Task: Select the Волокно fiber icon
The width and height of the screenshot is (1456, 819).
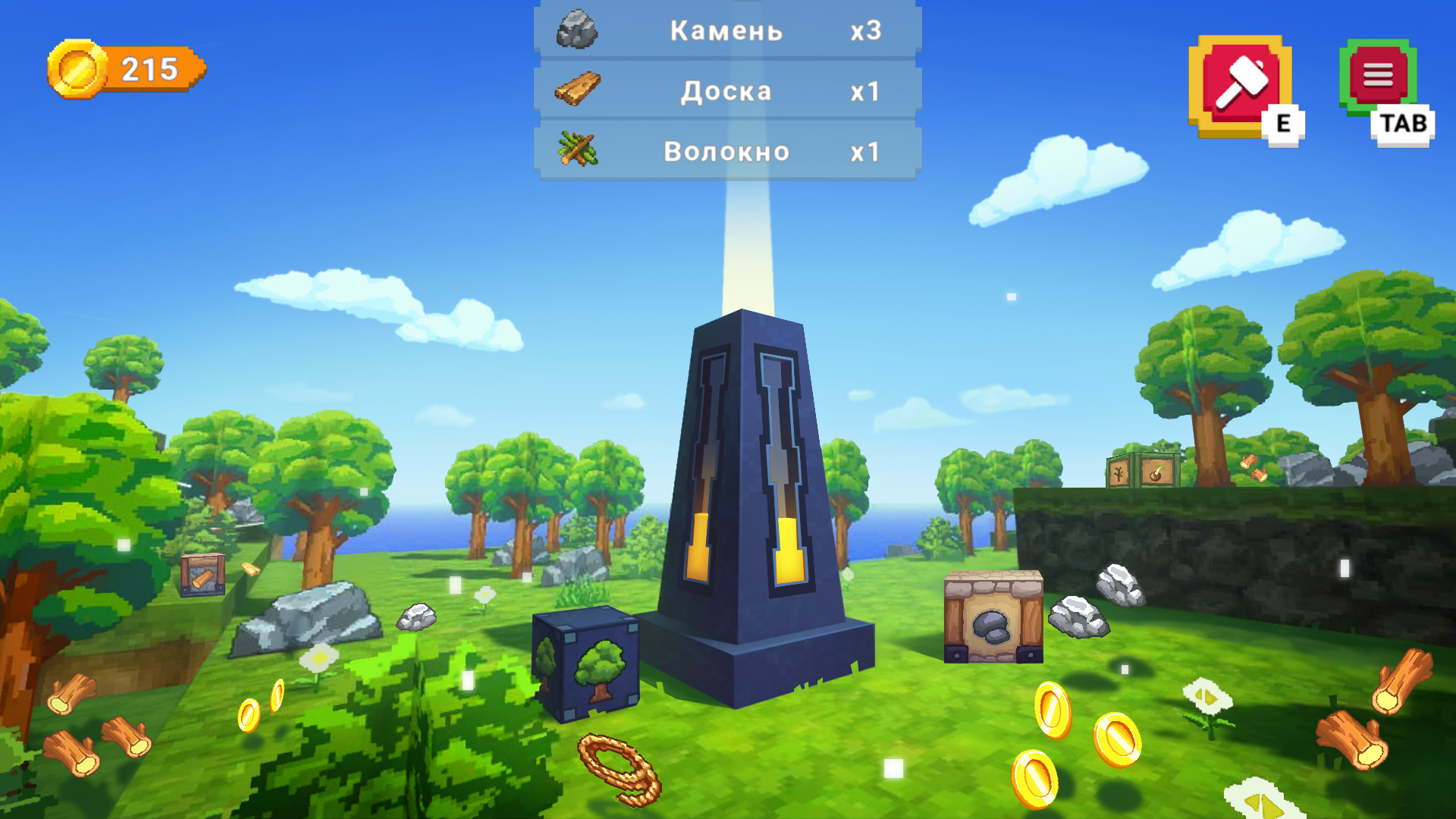Action: [x=576, y=149]
